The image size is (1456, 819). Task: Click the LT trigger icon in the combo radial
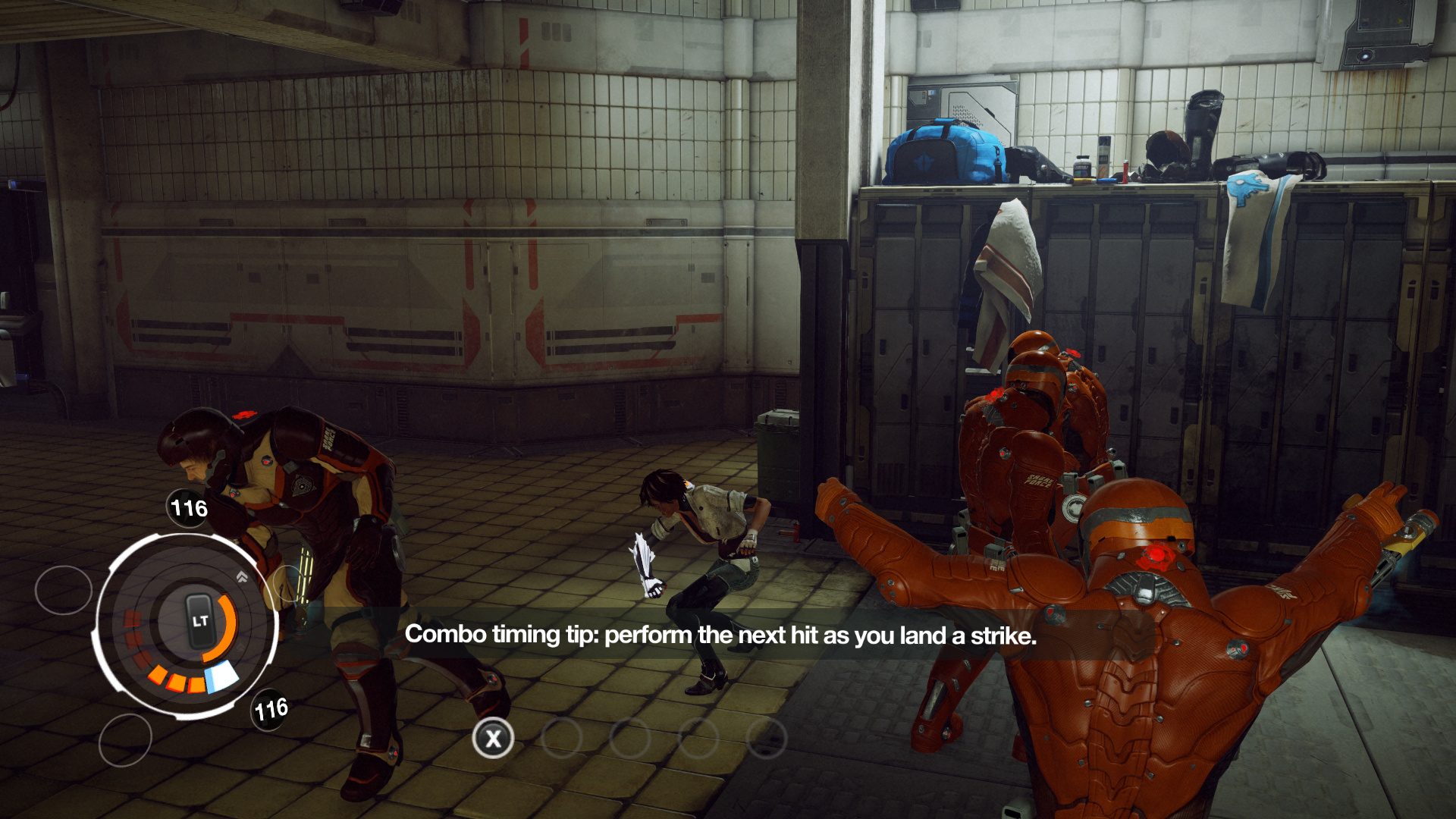(x=199, y=620)
